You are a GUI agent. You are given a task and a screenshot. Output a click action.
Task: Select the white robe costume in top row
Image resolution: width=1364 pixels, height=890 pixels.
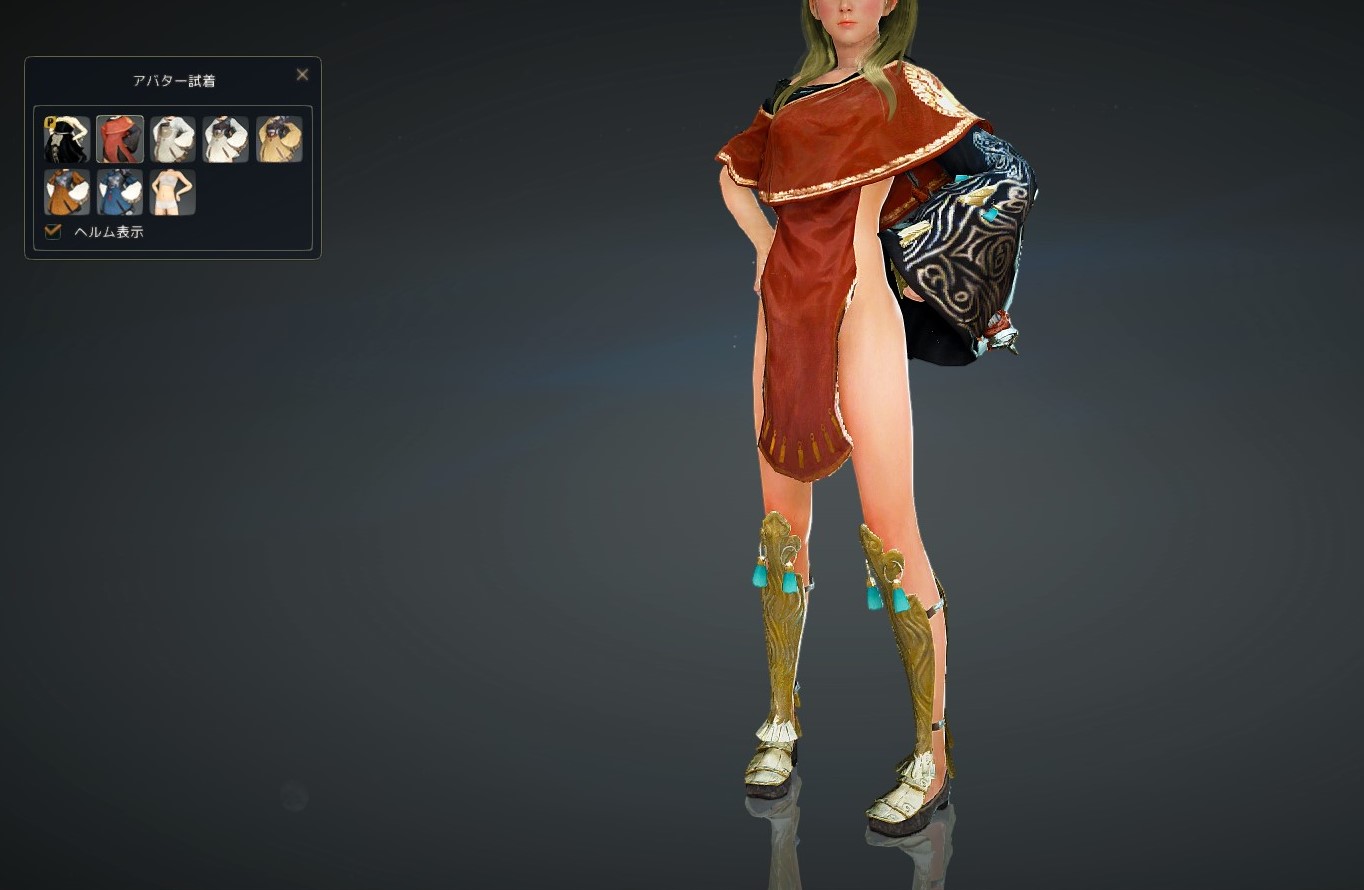click(x=172, y=138)
